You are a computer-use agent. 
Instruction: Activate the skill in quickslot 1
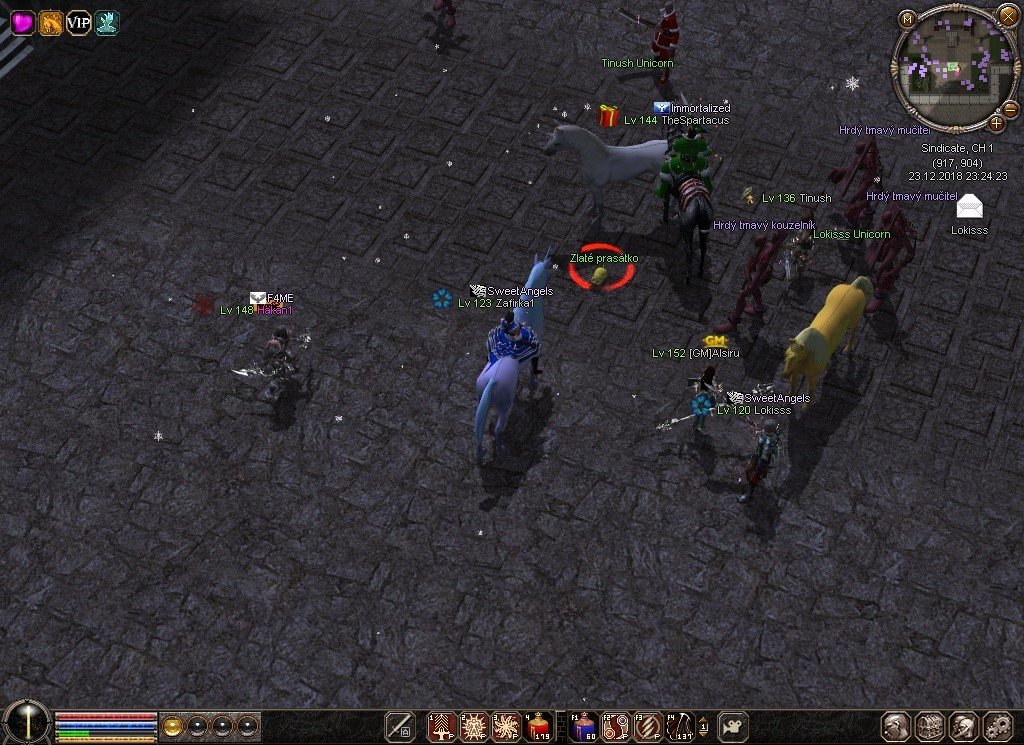click(x=441, y=726)
